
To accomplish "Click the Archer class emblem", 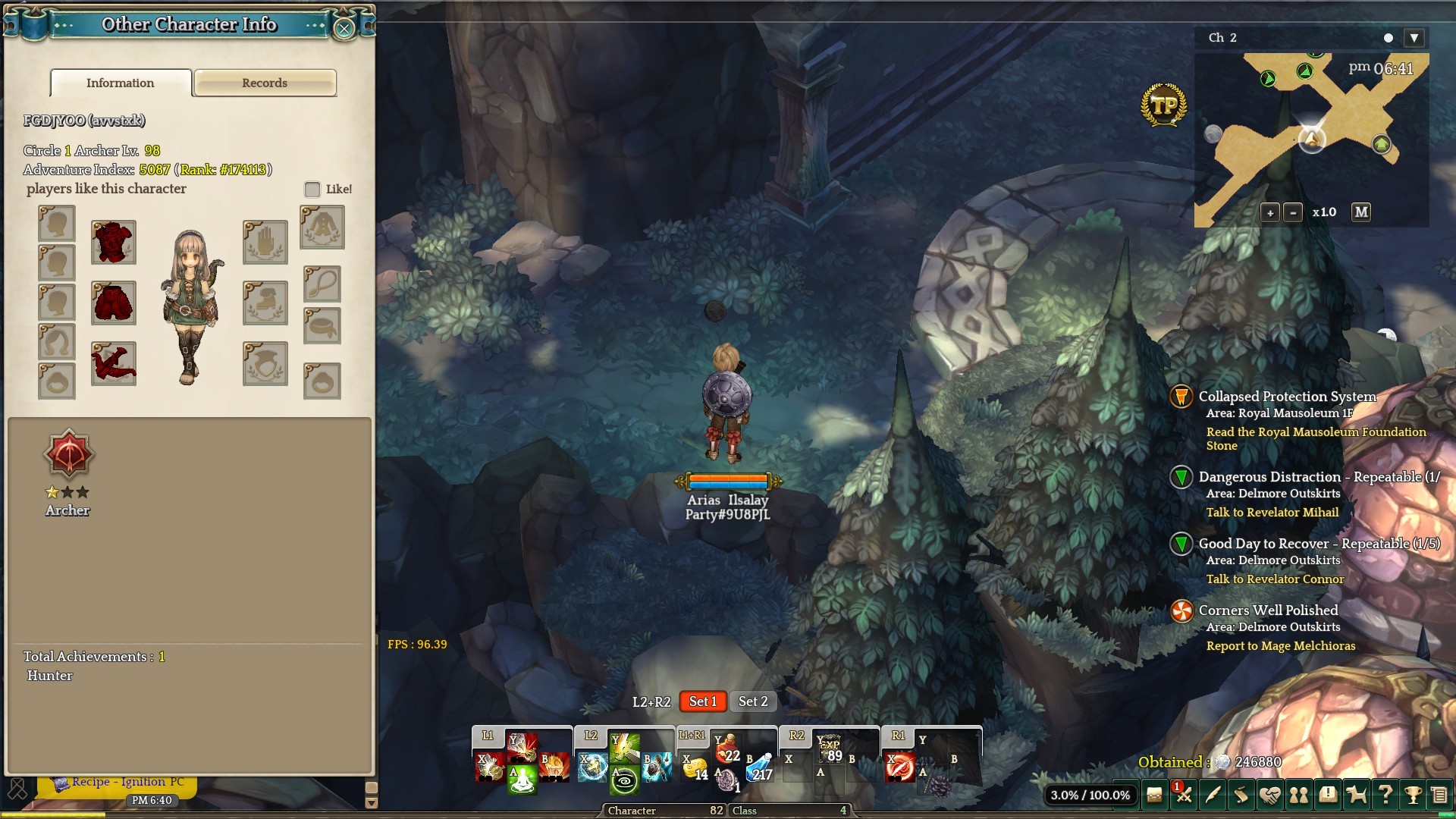I will tap(68, 455).
